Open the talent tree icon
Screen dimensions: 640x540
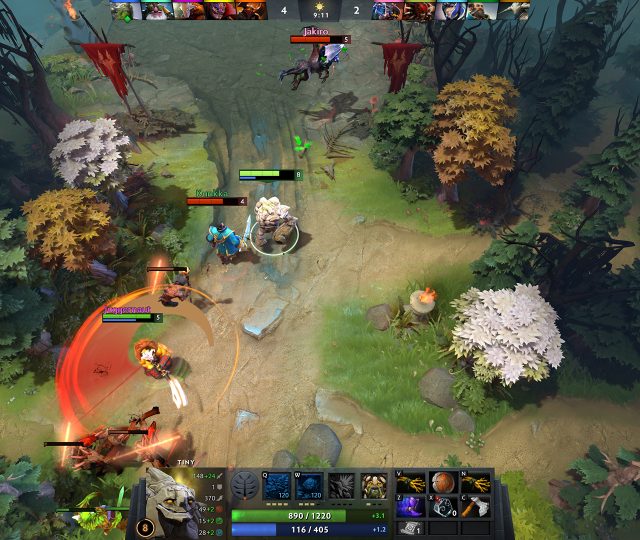pyautogui.click(x=245, y=486)
